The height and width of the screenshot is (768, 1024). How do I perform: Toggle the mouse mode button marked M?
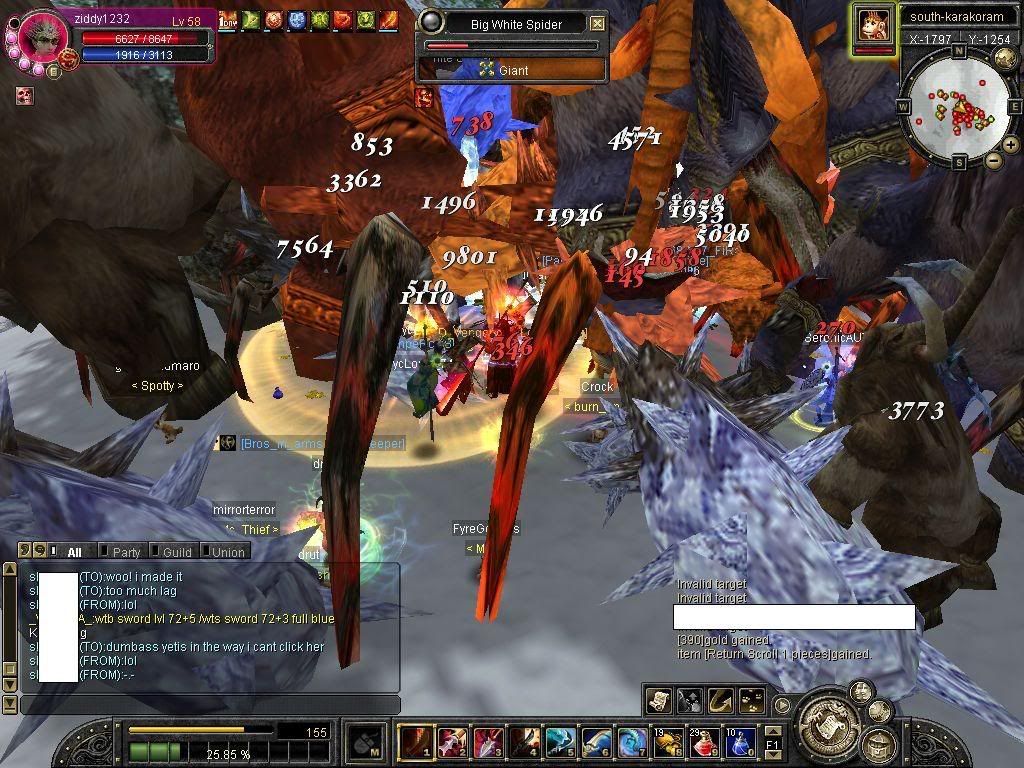[x=365, y=743]
